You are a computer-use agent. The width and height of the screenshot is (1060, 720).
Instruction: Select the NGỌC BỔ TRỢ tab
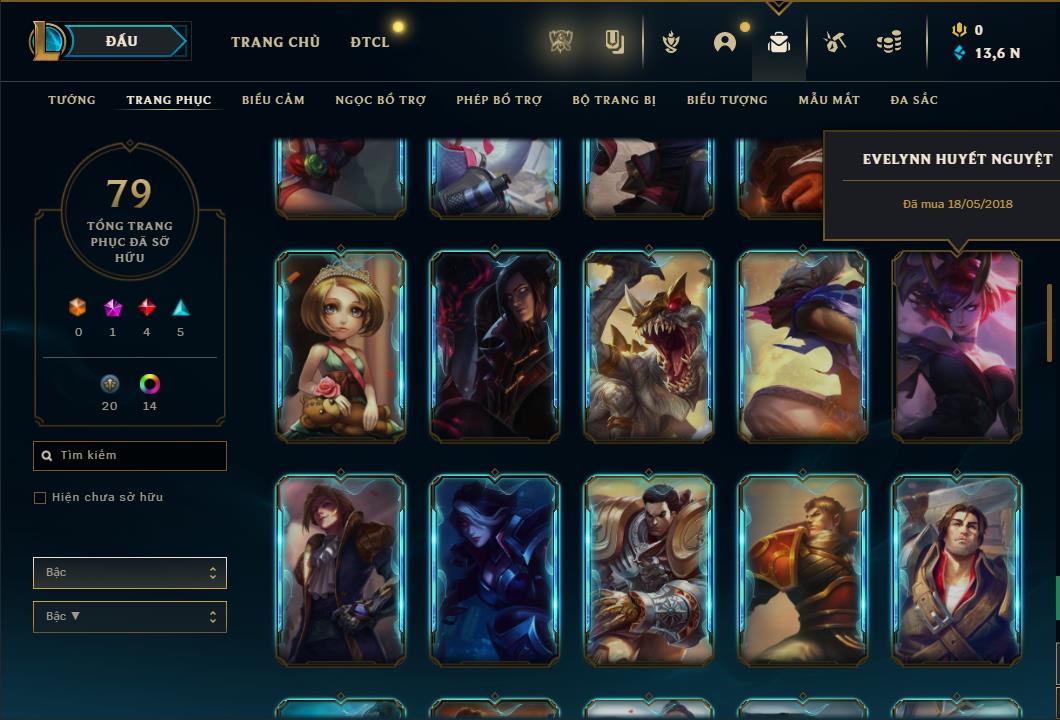tap(380, 100)
